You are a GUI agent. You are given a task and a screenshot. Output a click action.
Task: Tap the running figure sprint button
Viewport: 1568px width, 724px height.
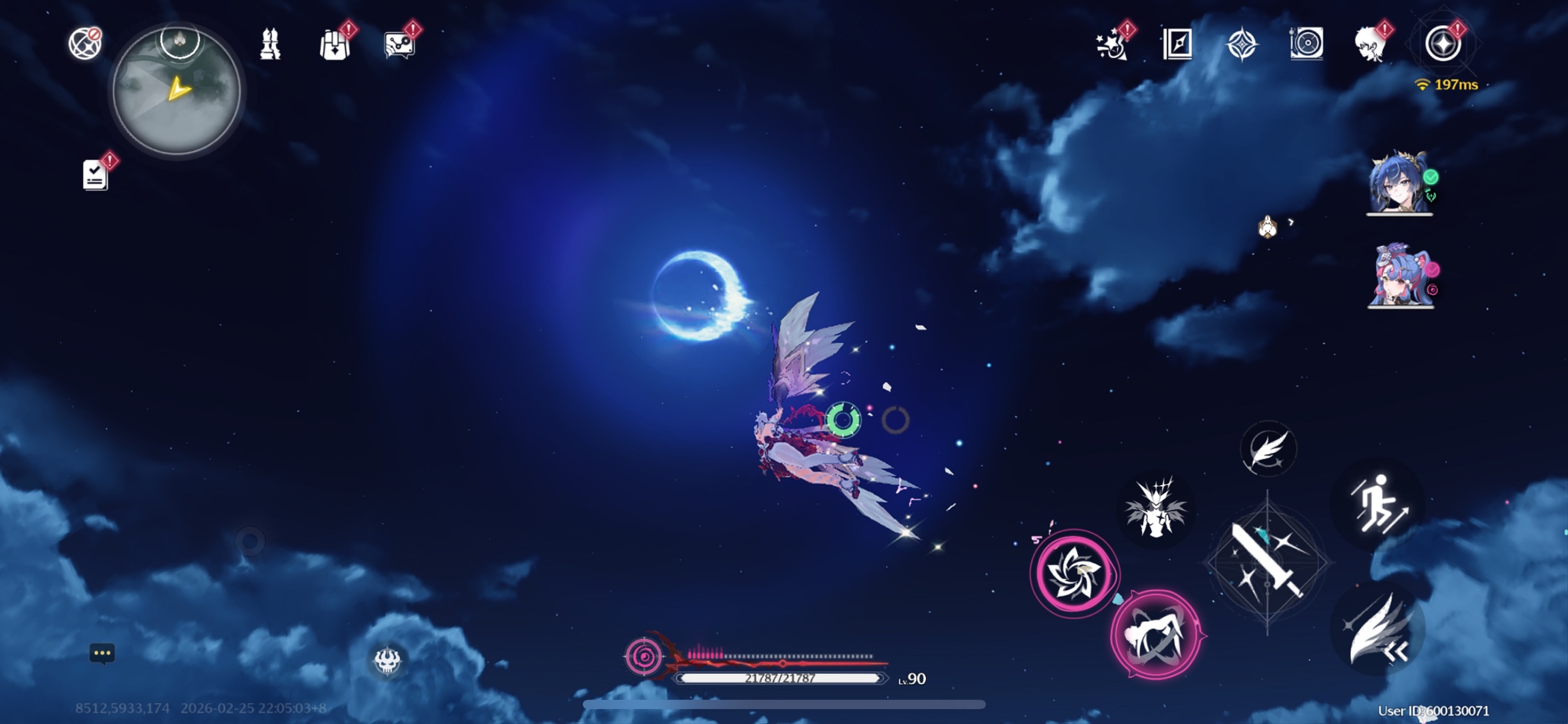tap(1378, 502)
